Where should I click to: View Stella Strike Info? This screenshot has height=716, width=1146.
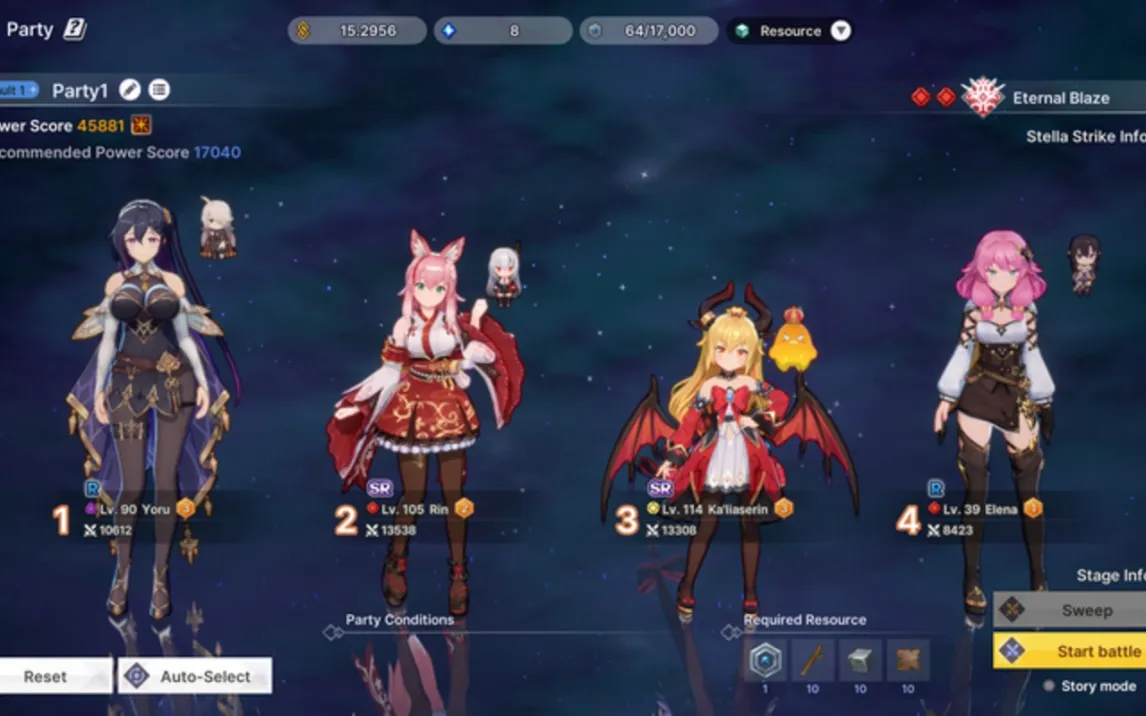(x=1085, y=136)
